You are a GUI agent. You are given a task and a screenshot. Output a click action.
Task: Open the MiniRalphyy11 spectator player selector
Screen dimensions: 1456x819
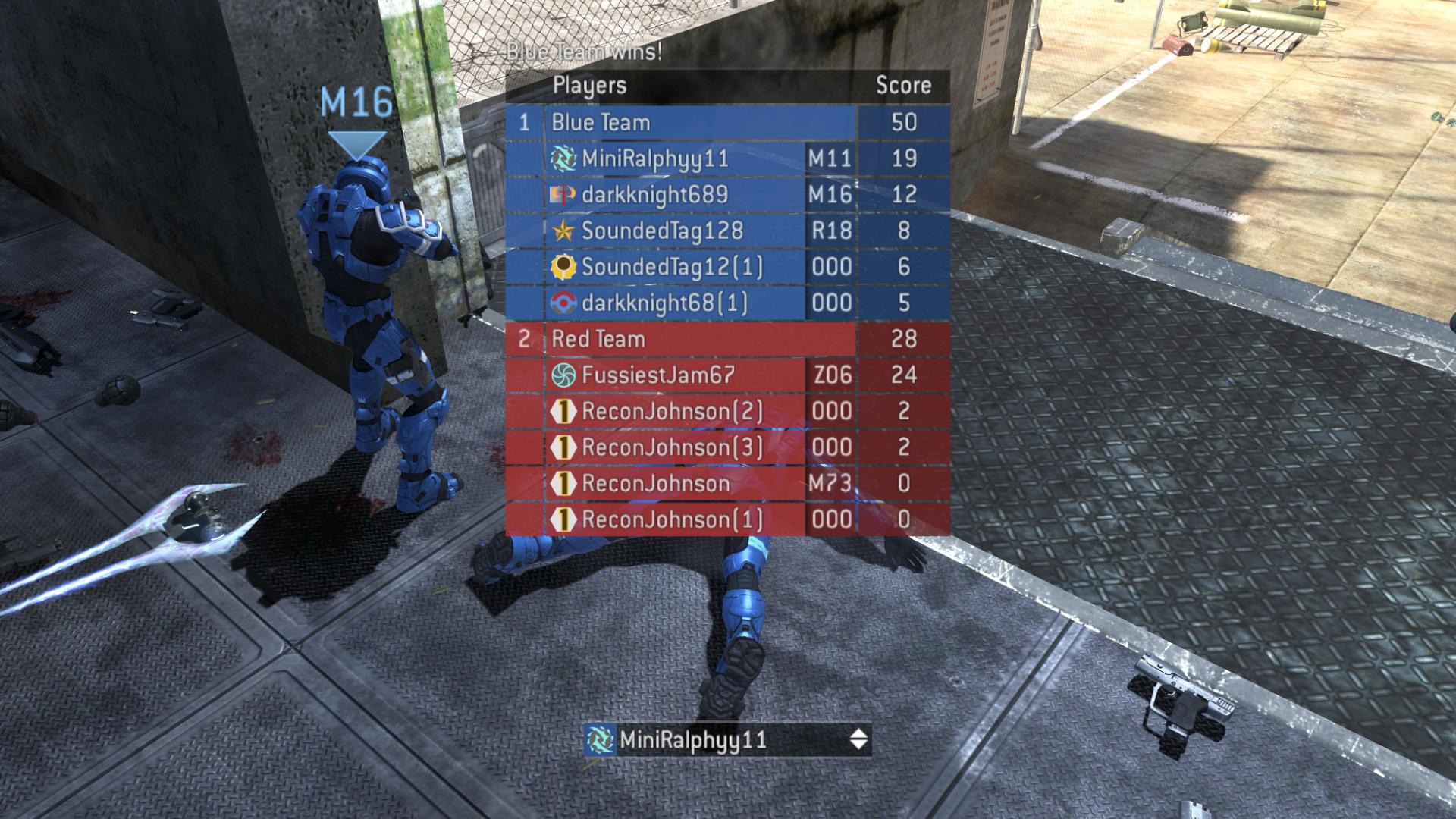coord(713,739)
